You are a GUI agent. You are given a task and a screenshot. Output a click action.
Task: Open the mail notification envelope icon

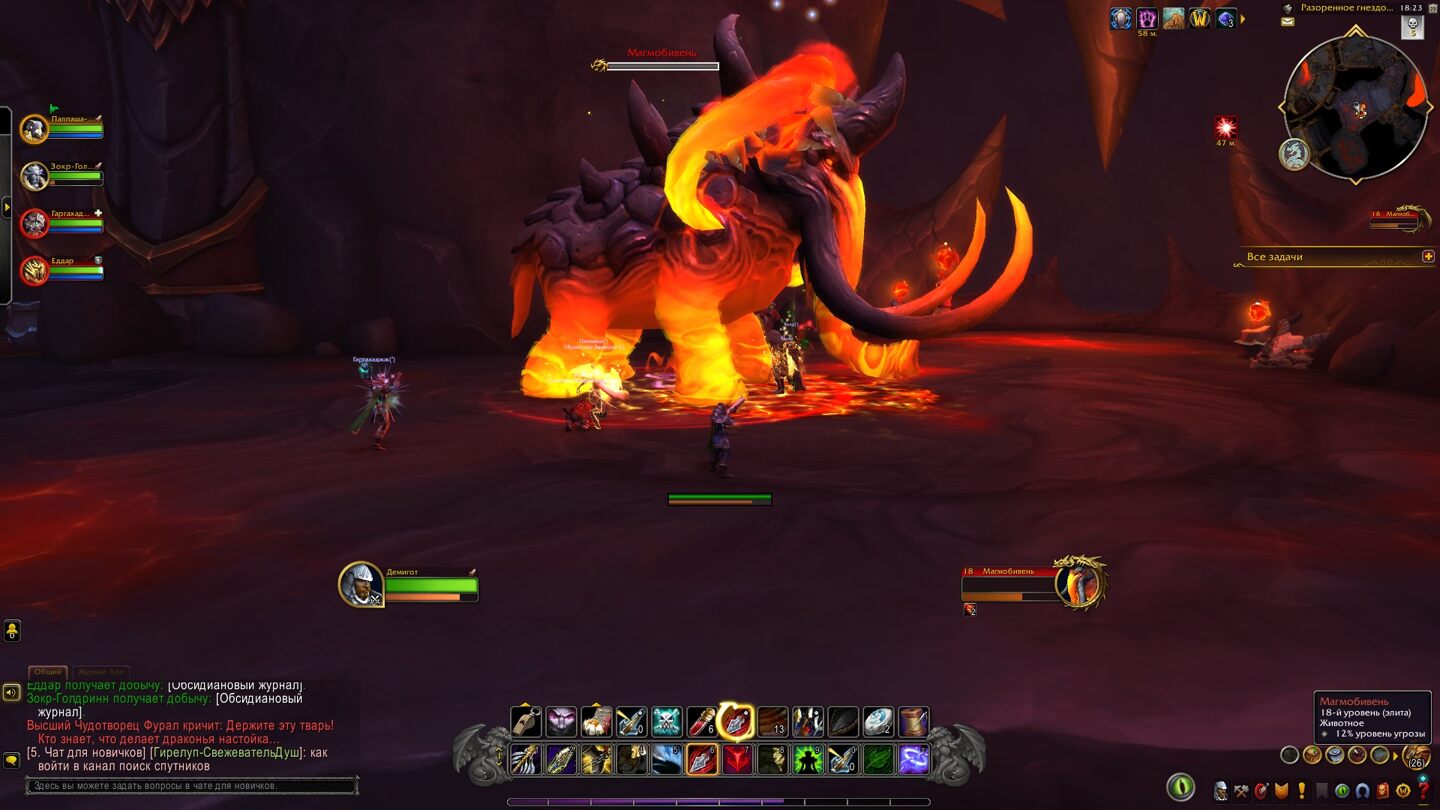[x=1287, y=22]
